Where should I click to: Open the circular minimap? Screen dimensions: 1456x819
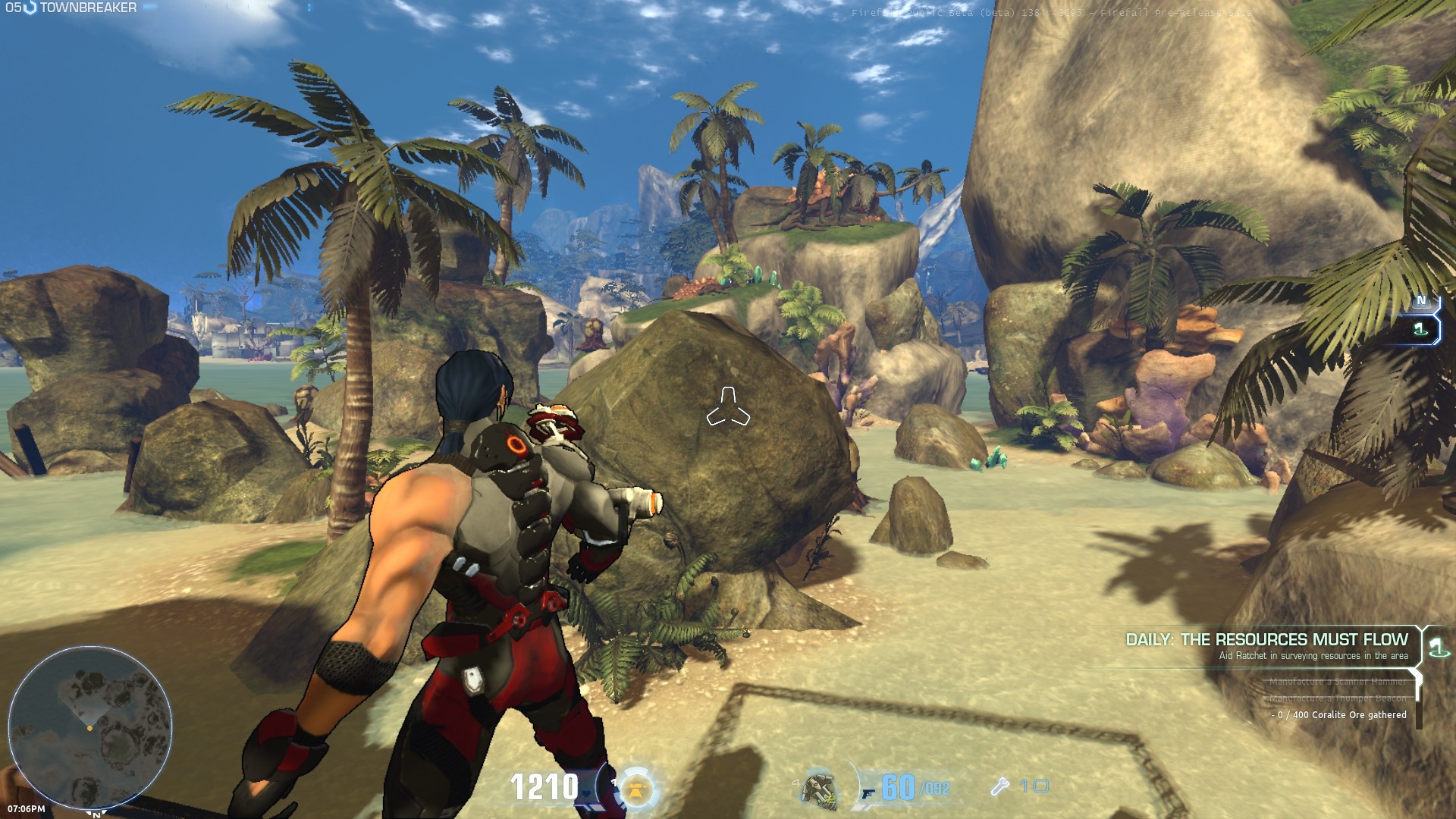coord(89,728)
